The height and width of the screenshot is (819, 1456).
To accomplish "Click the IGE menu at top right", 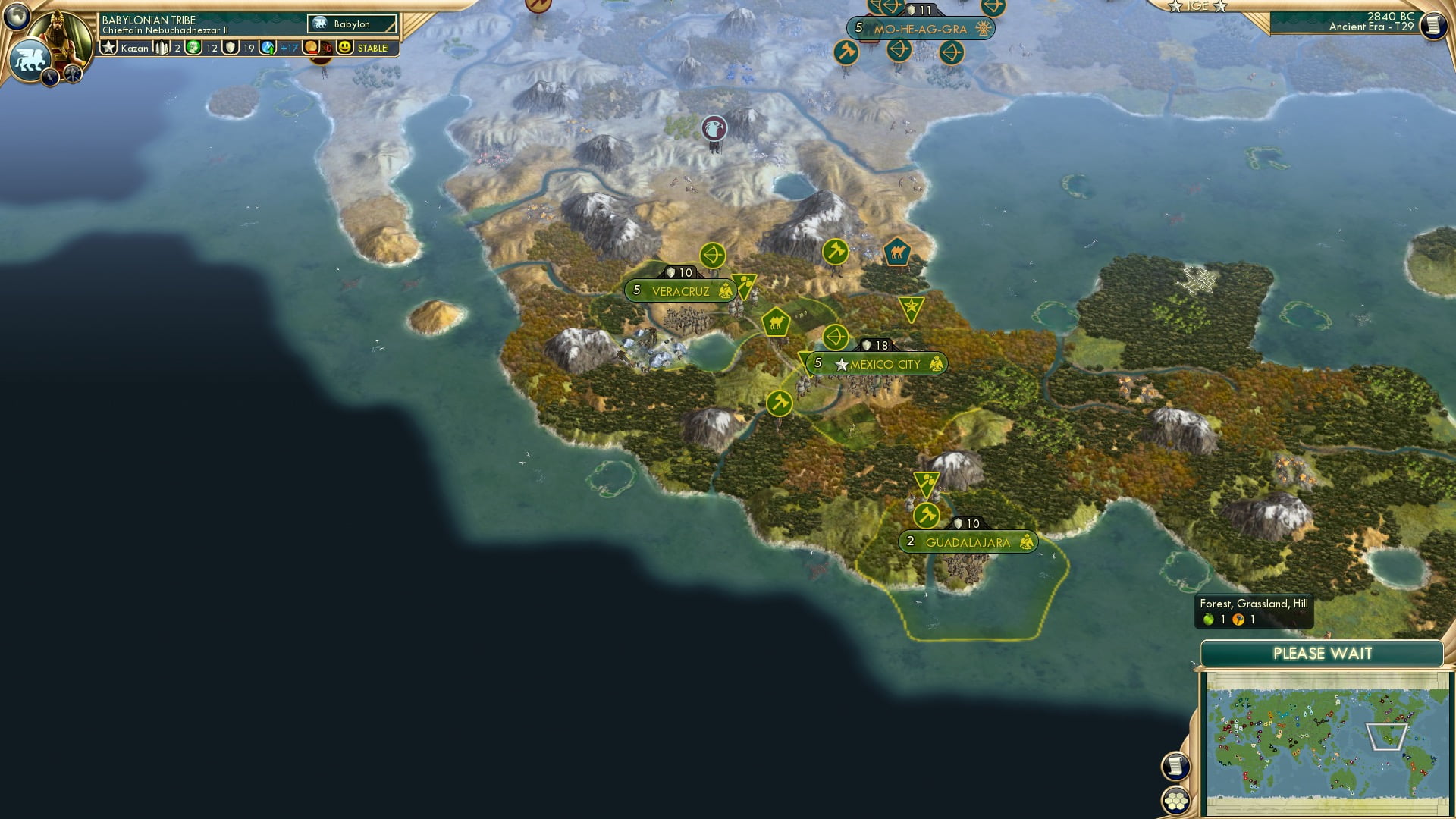I will tap(1198, 6).
